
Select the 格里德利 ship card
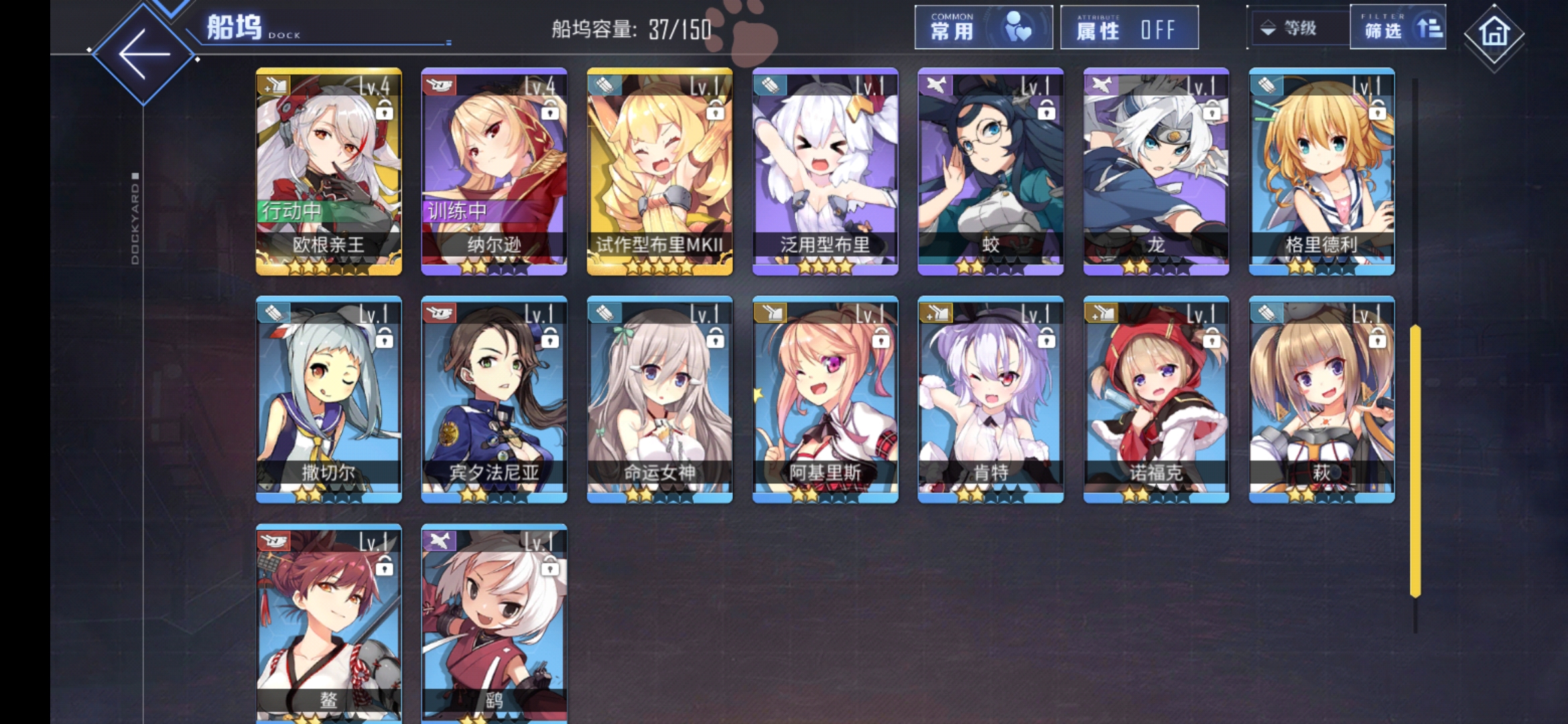coord(1321,171)
